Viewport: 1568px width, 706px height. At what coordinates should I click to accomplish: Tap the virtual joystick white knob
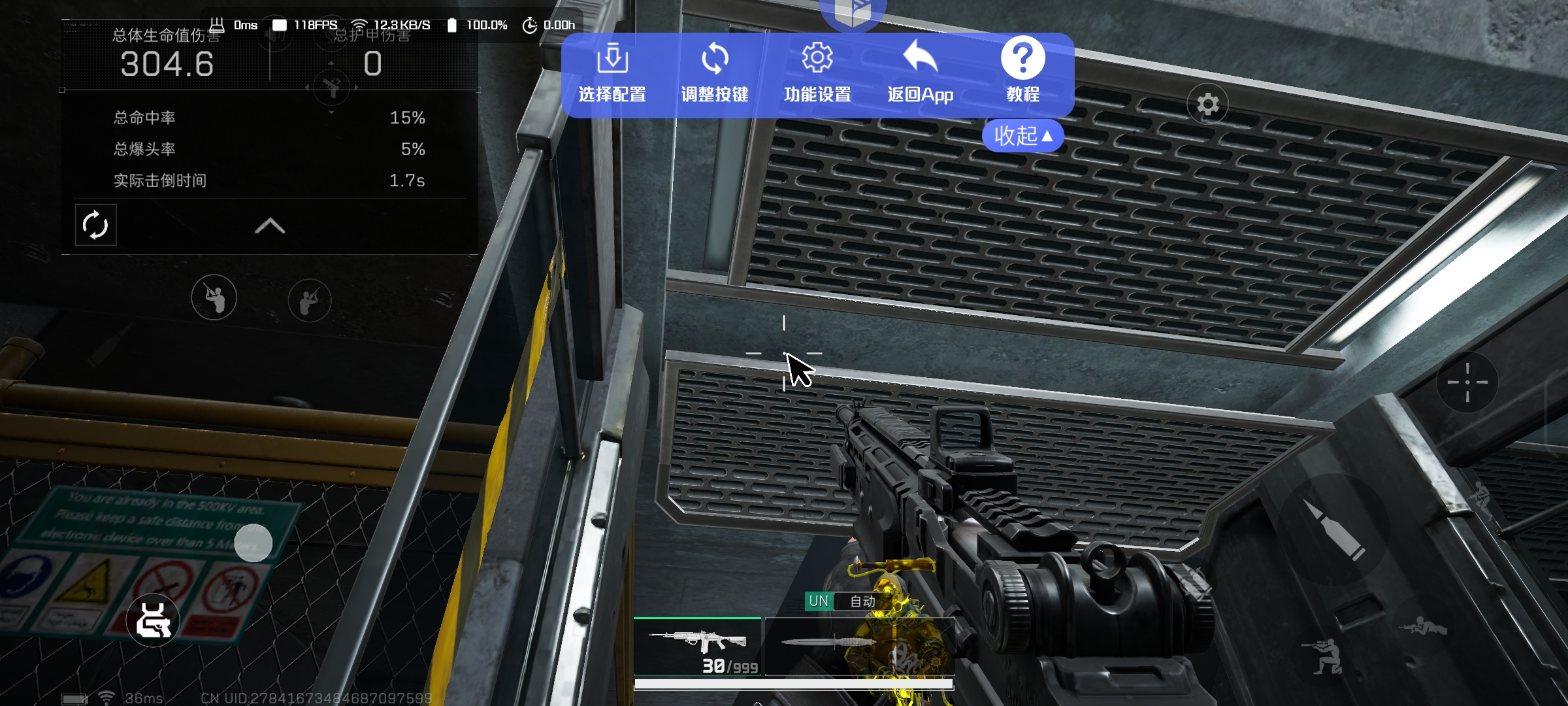[253, 543]
